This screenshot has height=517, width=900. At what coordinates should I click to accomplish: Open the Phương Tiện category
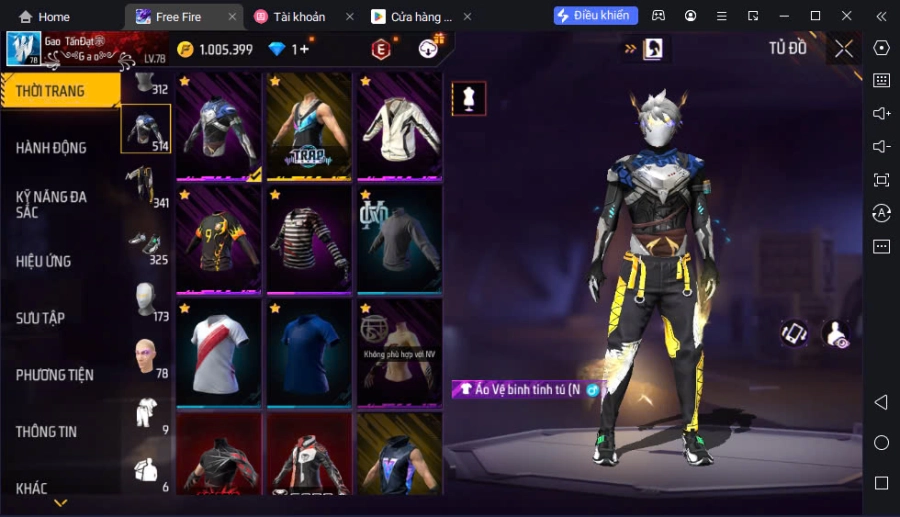(x=55, y=375)
